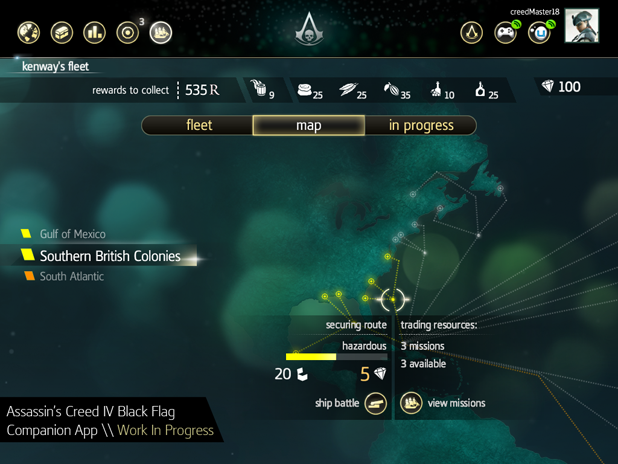Open the Uplay icon

540,33
